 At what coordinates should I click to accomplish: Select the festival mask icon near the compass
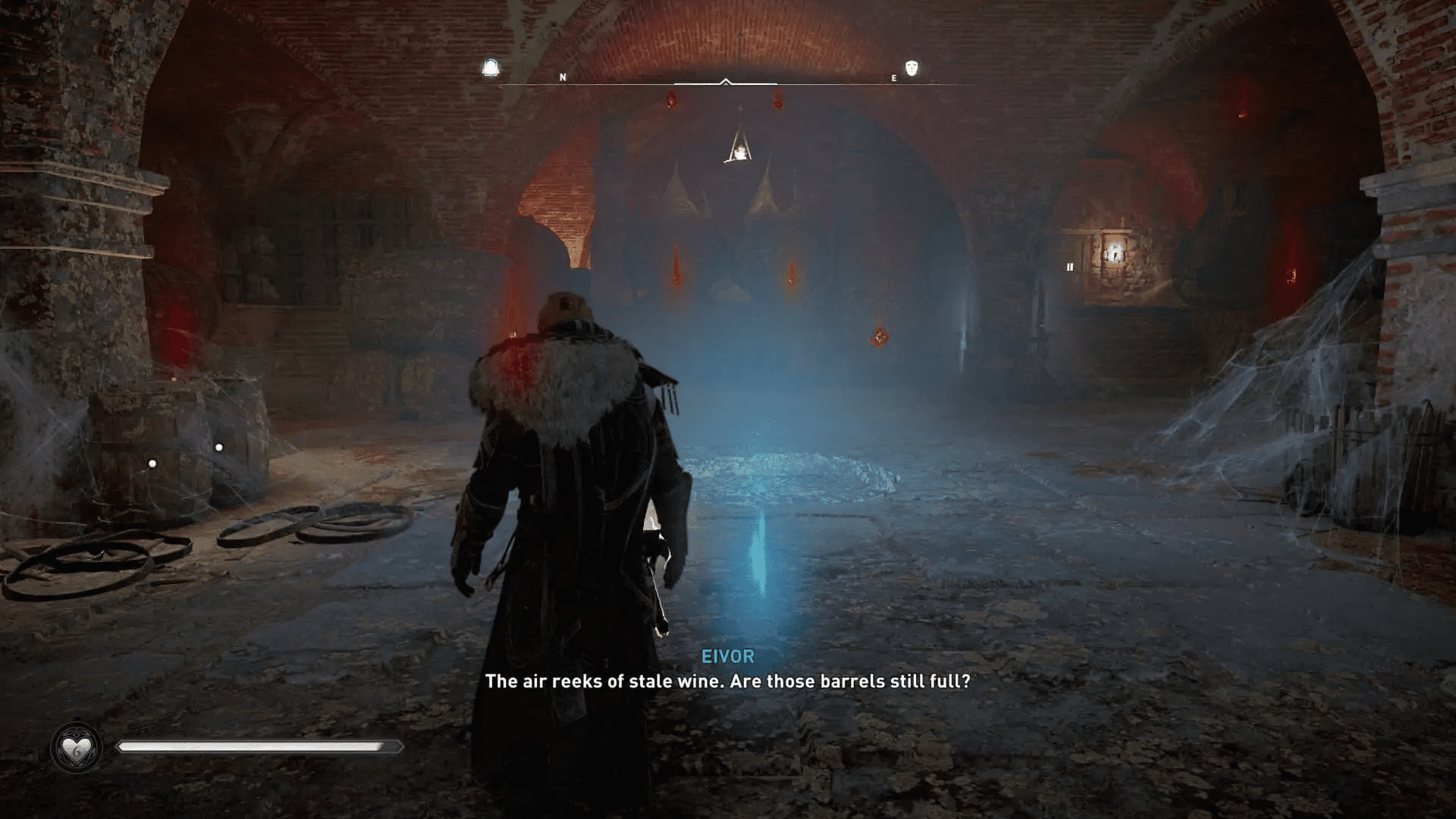909,67
